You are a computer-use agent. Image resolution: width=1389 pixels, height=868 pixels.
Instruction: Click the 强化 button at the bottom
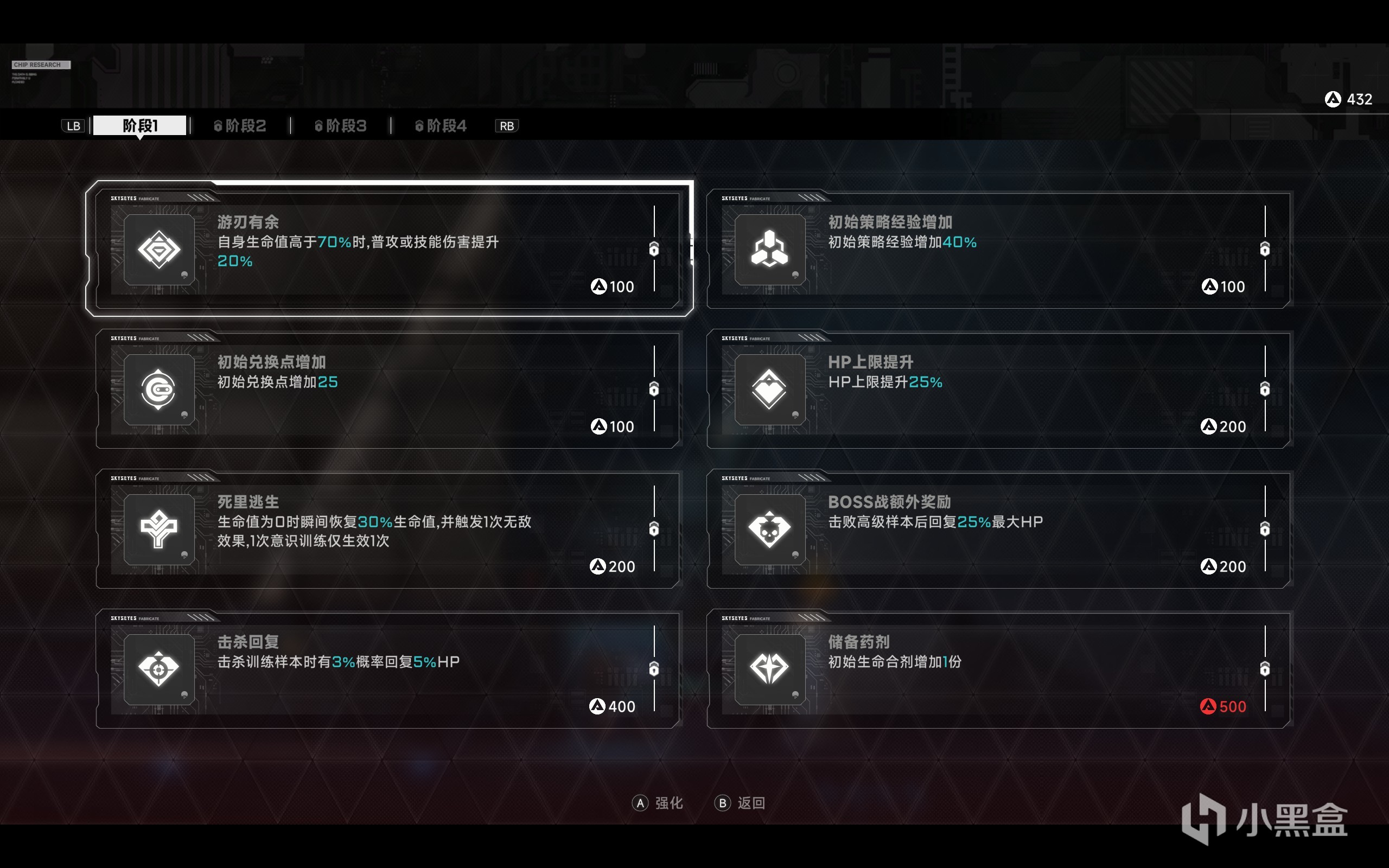click(x=658, y=803)
